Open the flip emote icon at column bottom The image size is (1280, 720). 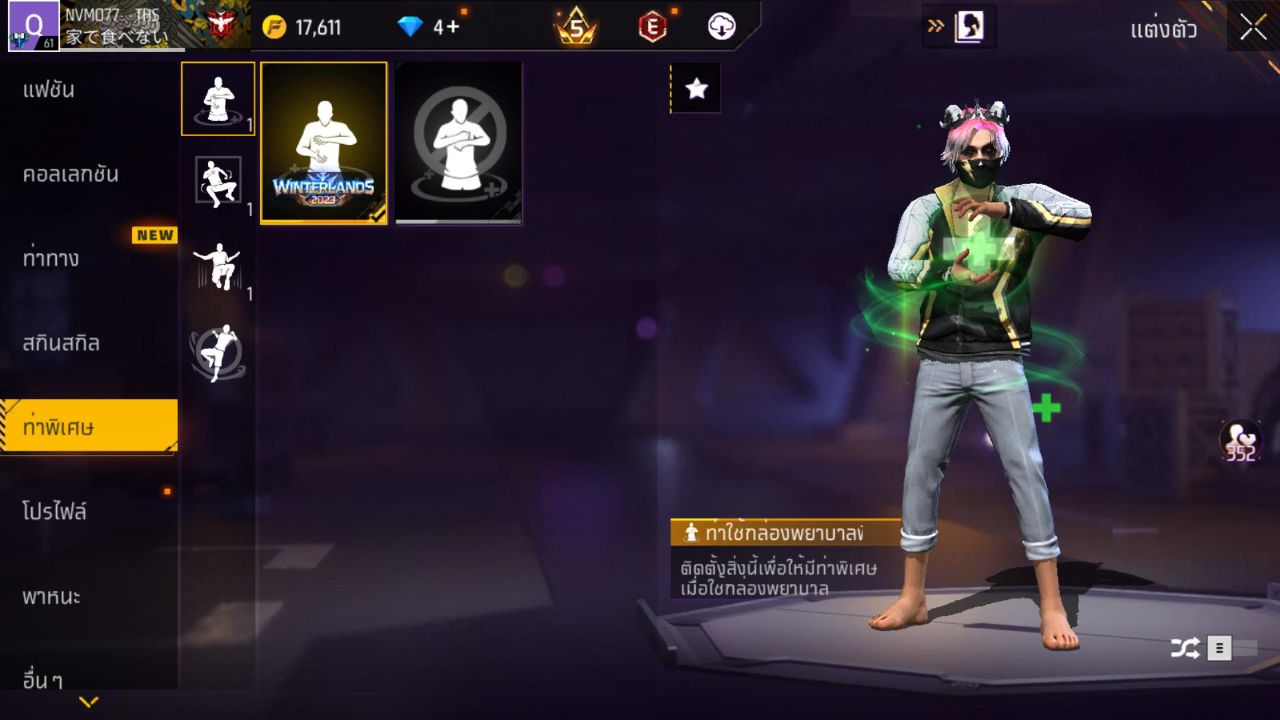pos(217,348)
